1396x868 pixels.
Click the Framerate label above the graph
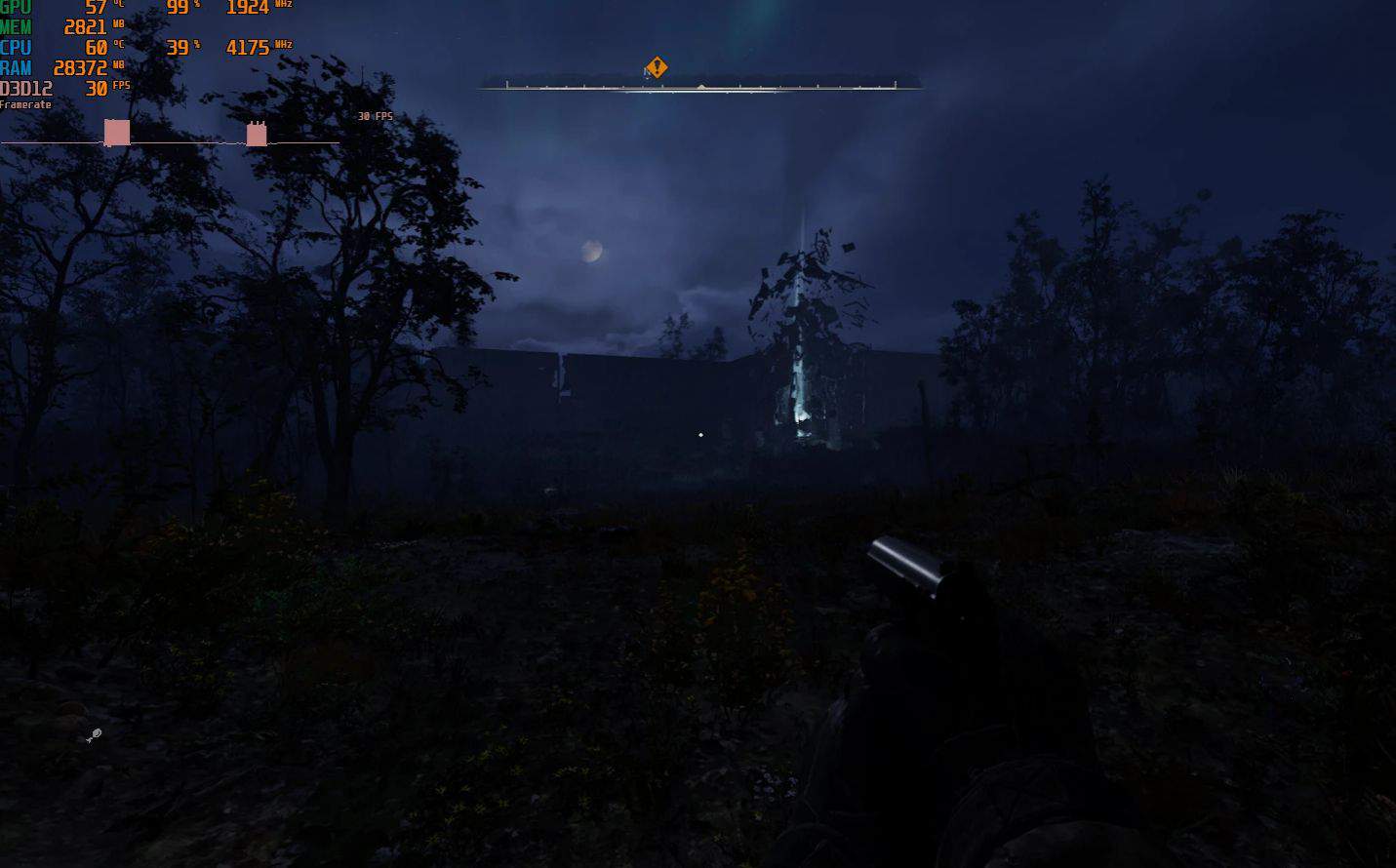pos(24,104)
